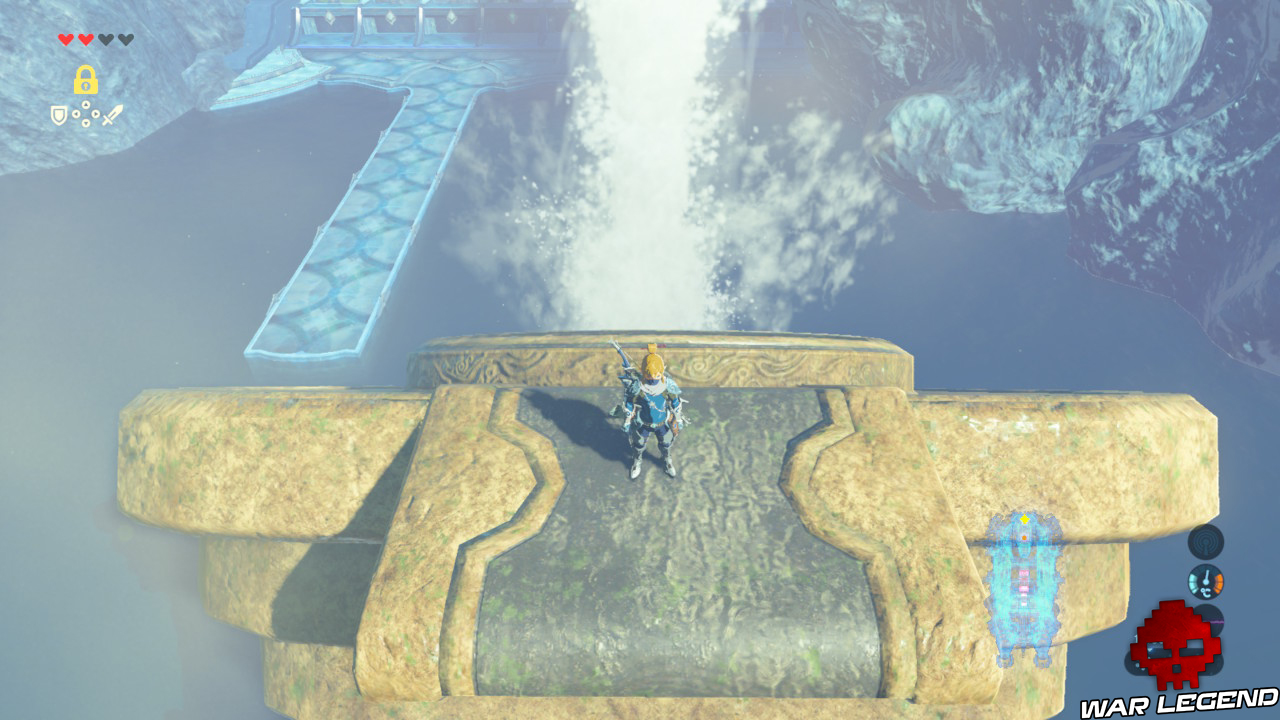Image resolution: width=1280 pixels, height=720 pixels.
Task: Click the red pixel-skull War Legend logo
Action: point(1174,645)
